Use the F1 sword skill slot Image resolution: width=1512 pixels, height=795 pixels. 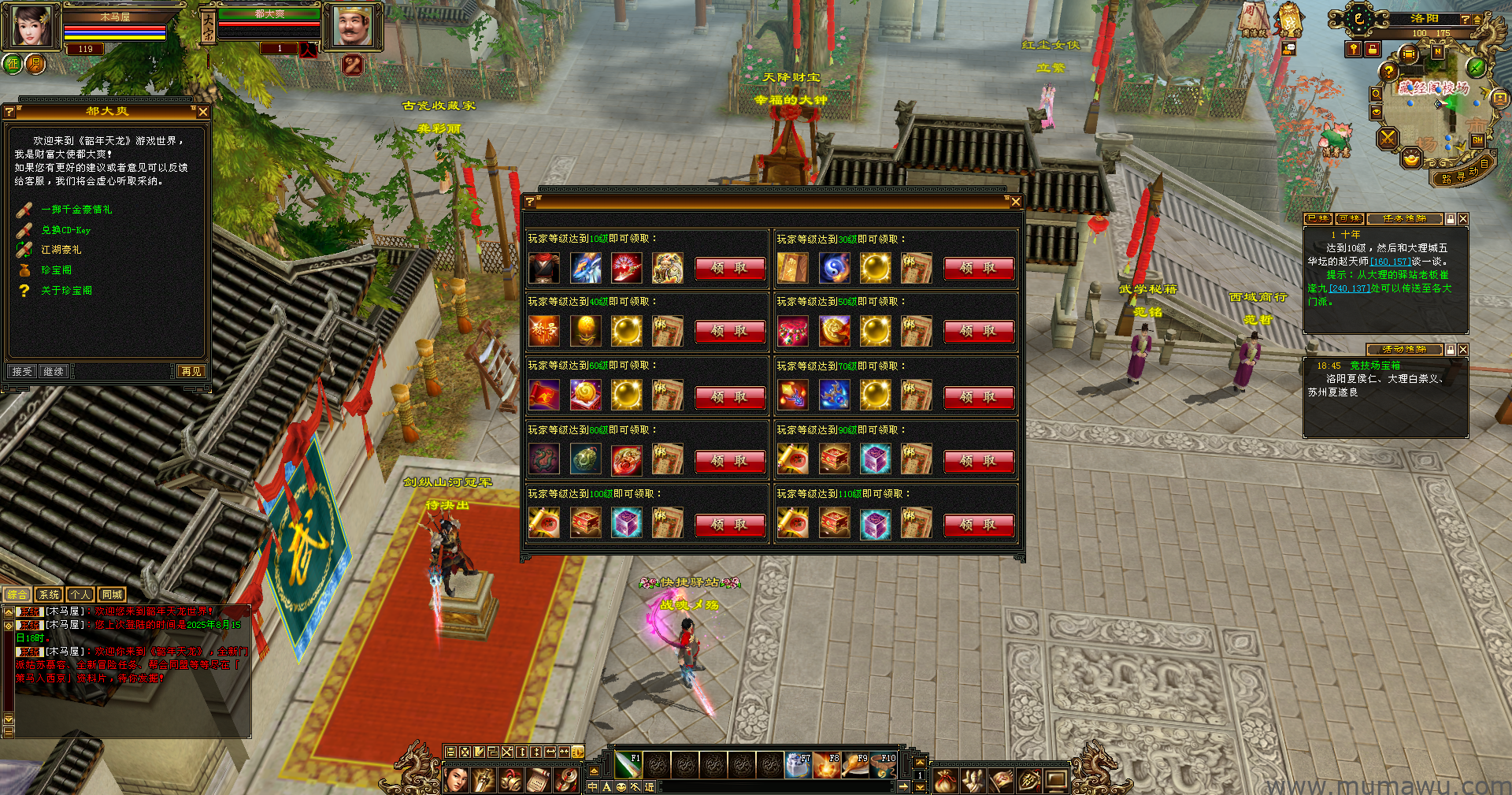click(x=628, y=764)
